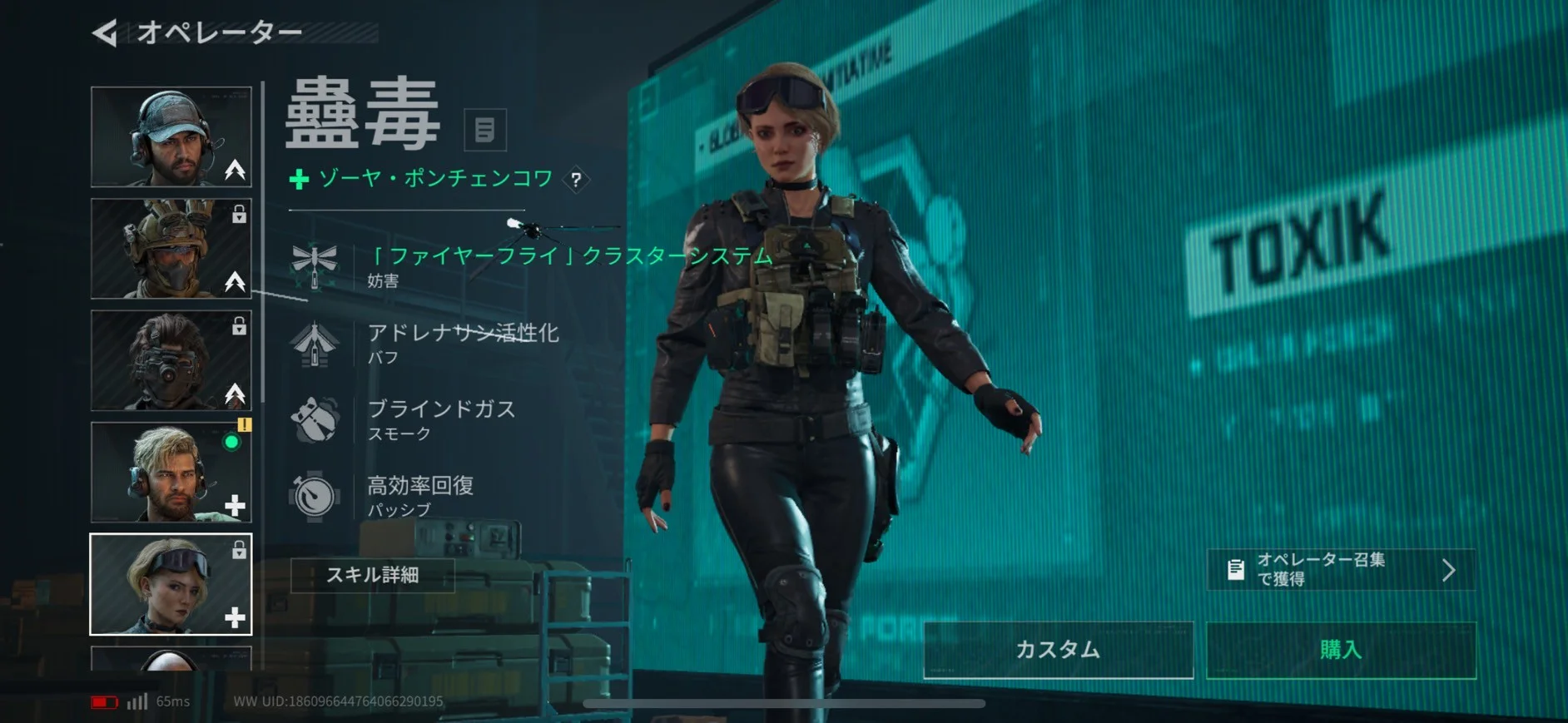The width and height of the screenshot is (1568, 723).
Task: Select the 蠱毒 operator portrait with goggles
Action: [171, 584]
